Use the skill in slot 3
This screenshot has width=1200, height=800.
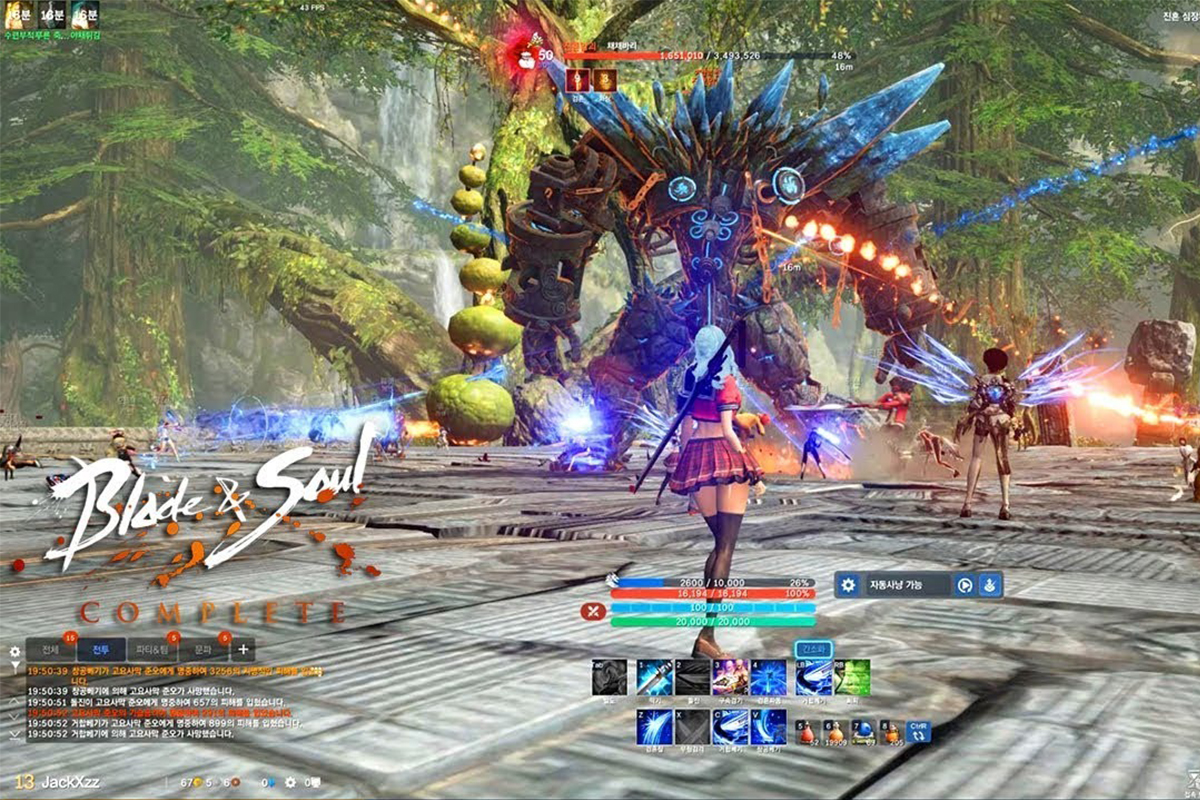pyautogui.click(x=730, y=677)
